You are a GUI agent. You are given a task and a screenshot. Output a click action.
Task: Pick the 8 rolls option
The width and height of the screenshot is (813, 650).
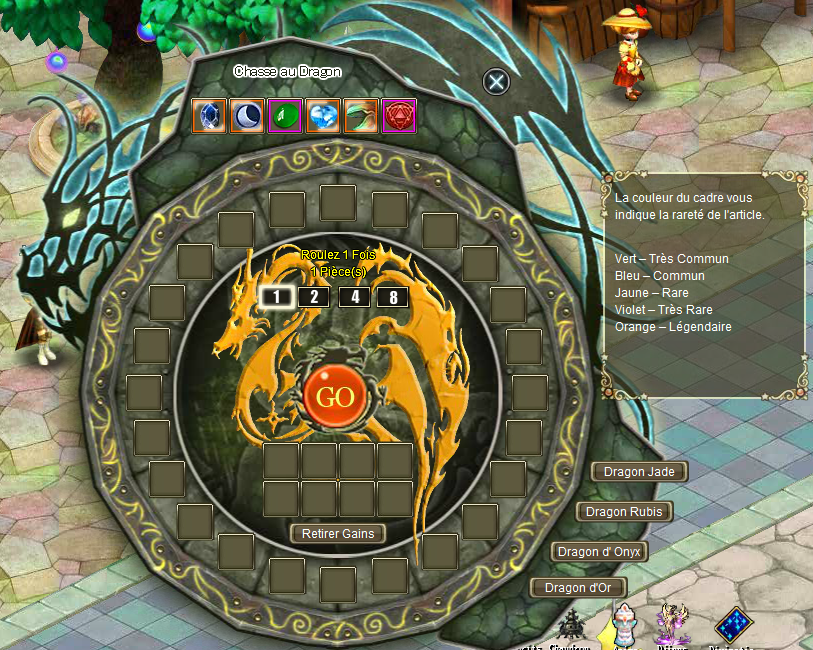tap(393, 296)
